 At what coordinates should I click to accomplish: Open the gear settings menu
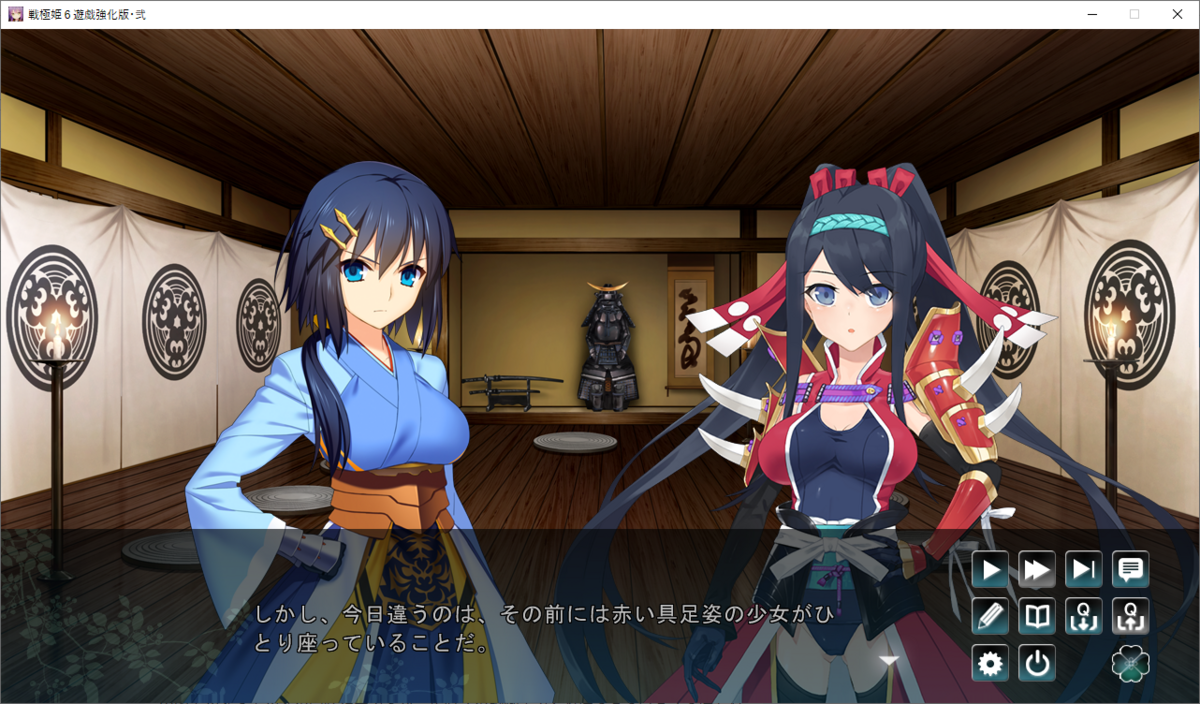[990, 663]
